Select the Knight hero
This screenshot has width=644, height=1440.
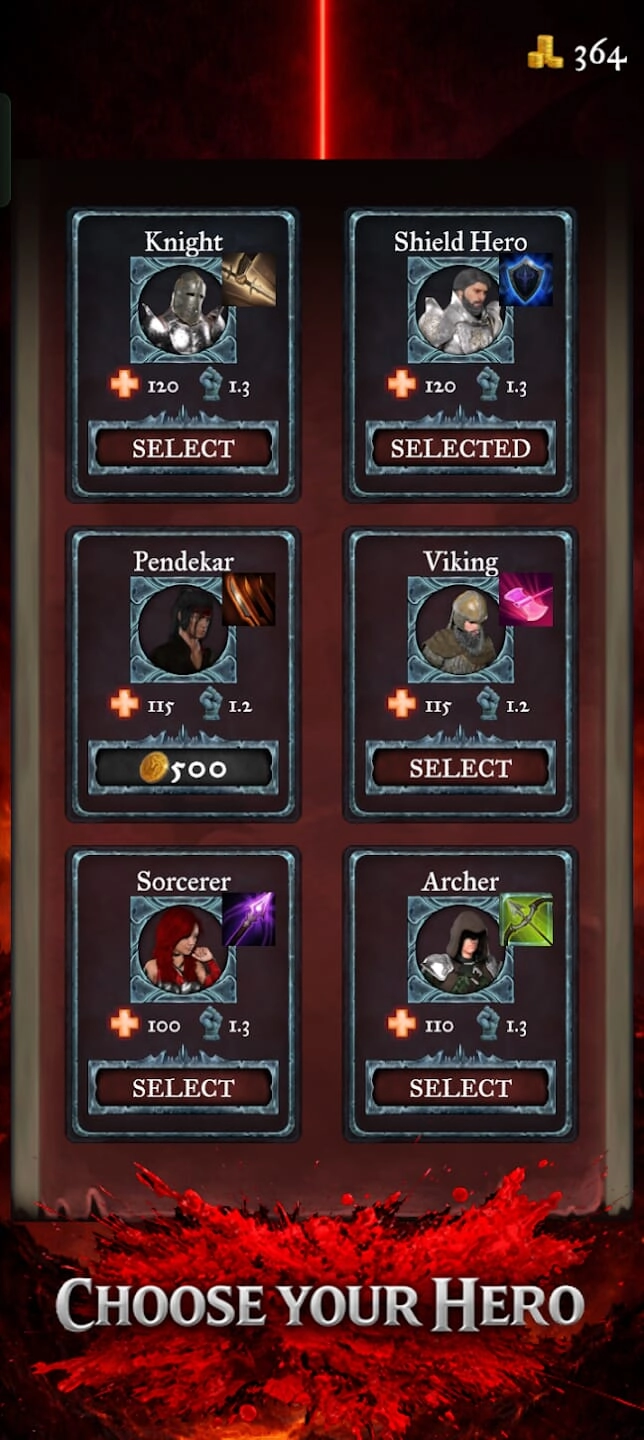pos(182,448)
